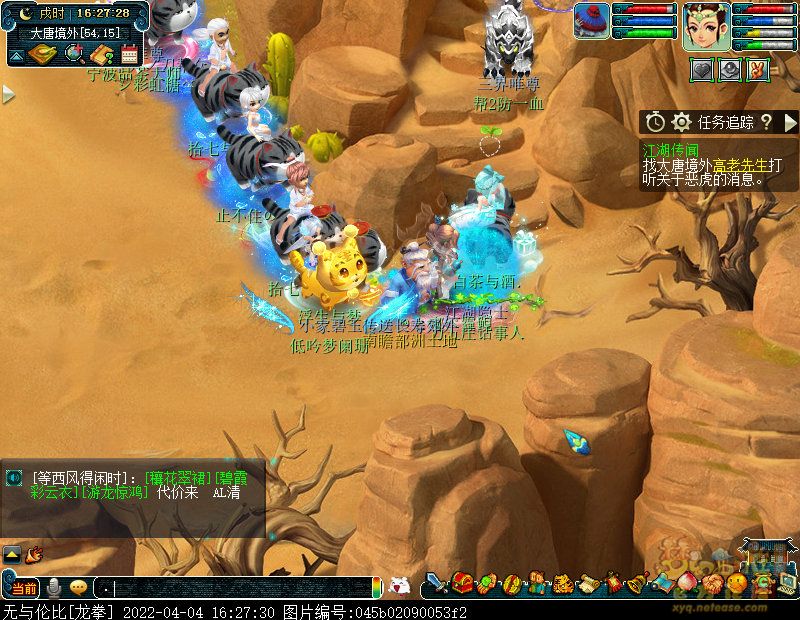
Task: Collapse the quest tracker panel arrow
Action: (x=791, y=122)
